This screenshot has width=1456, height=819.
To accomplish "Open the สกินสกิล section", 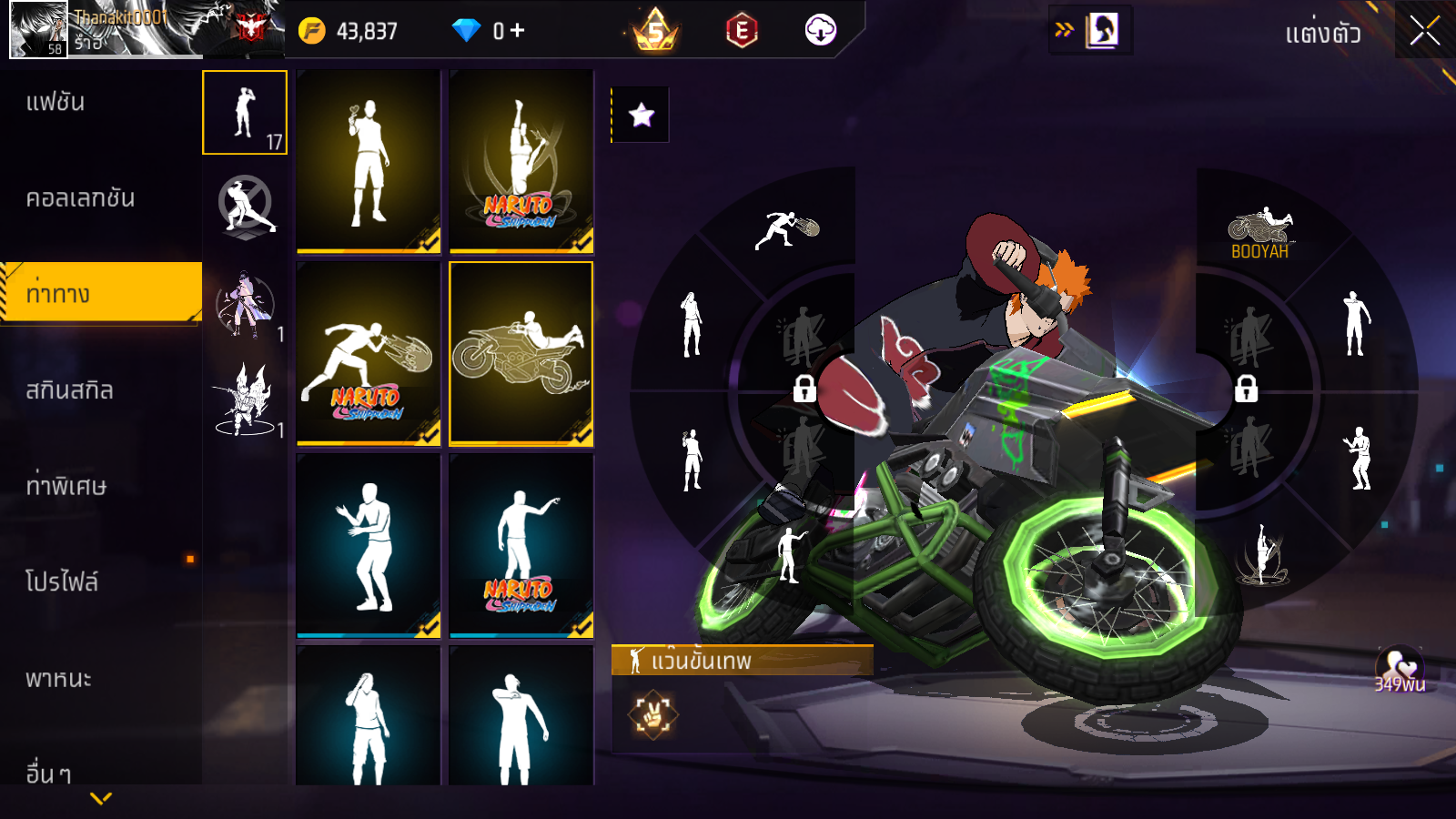I will [70, 390].
